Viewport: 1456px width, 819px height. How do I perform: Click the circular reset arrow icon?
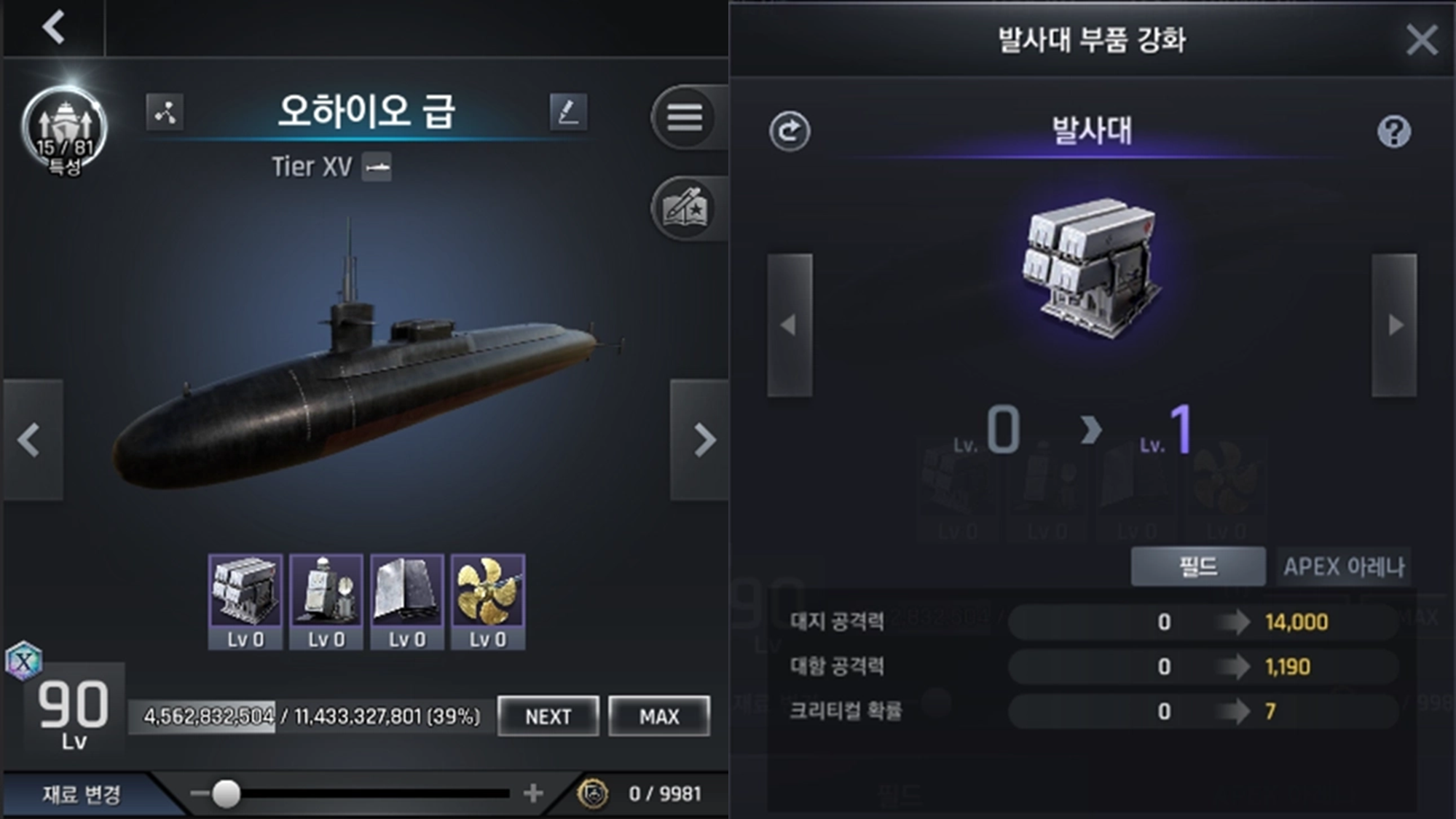tap(790, 132)
